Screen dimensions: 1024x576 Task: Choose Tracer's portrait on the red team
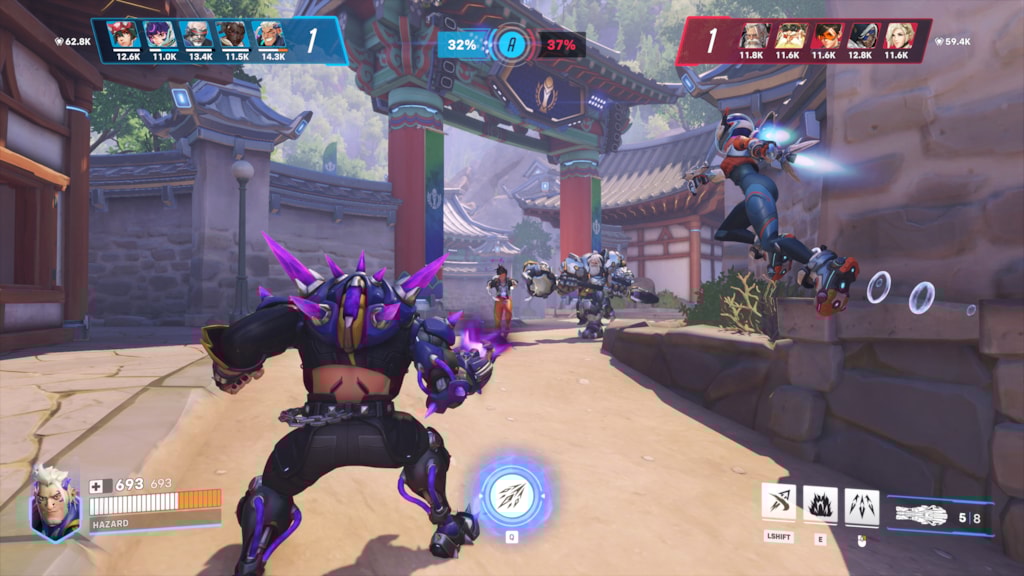[826, 37]
